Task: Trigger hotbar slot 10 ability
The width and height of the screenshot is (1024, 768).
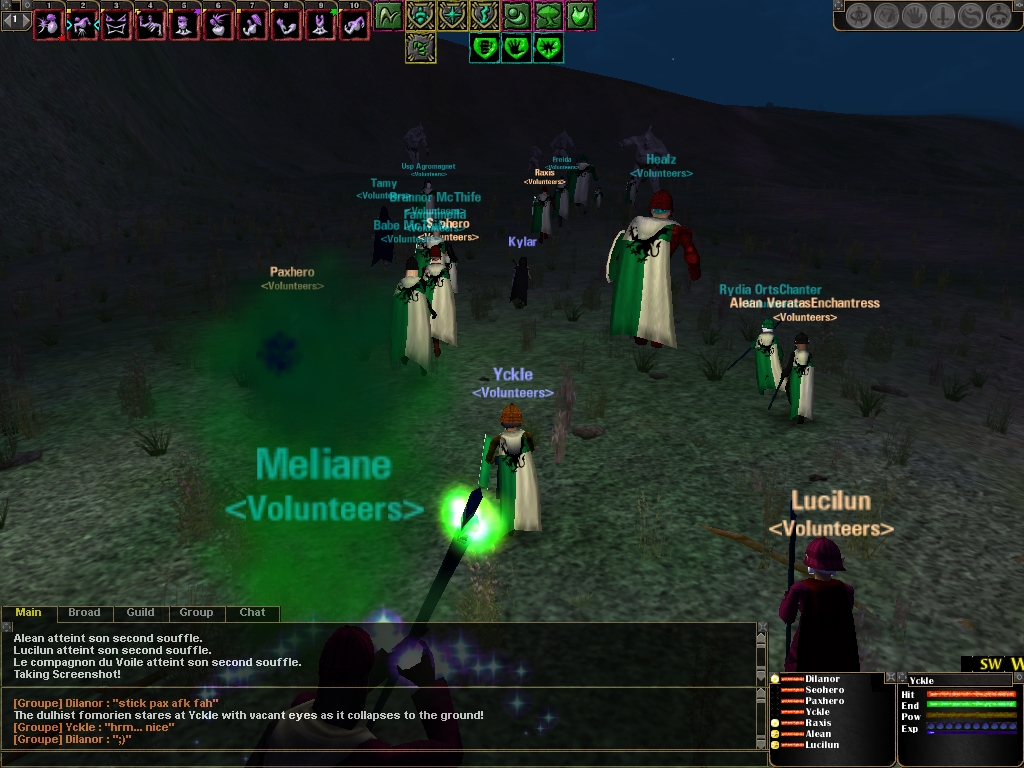Action: (x=354, y=25)
